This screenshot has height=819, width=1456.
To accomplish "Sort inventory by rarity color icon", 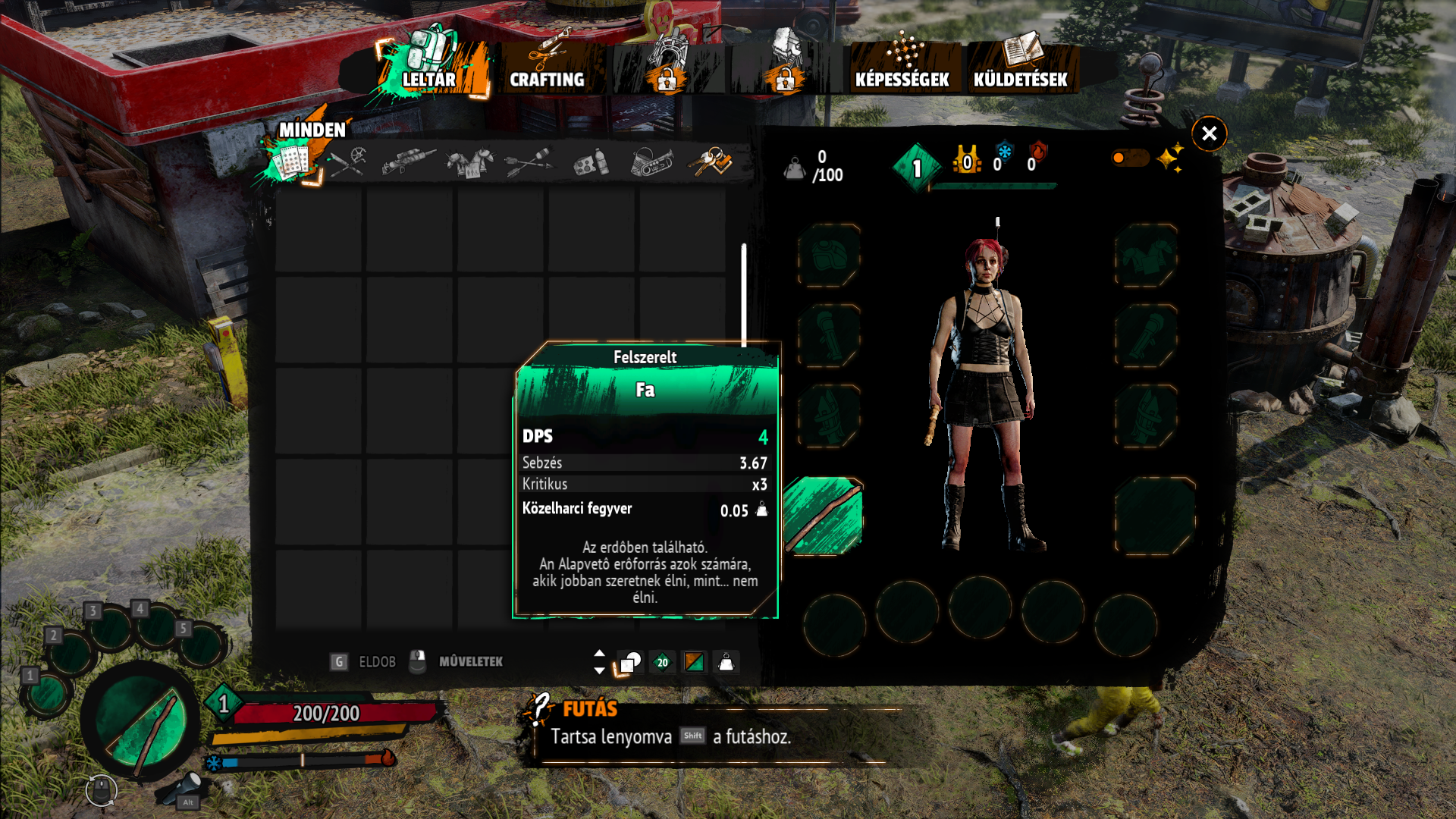I will [694, 663].
